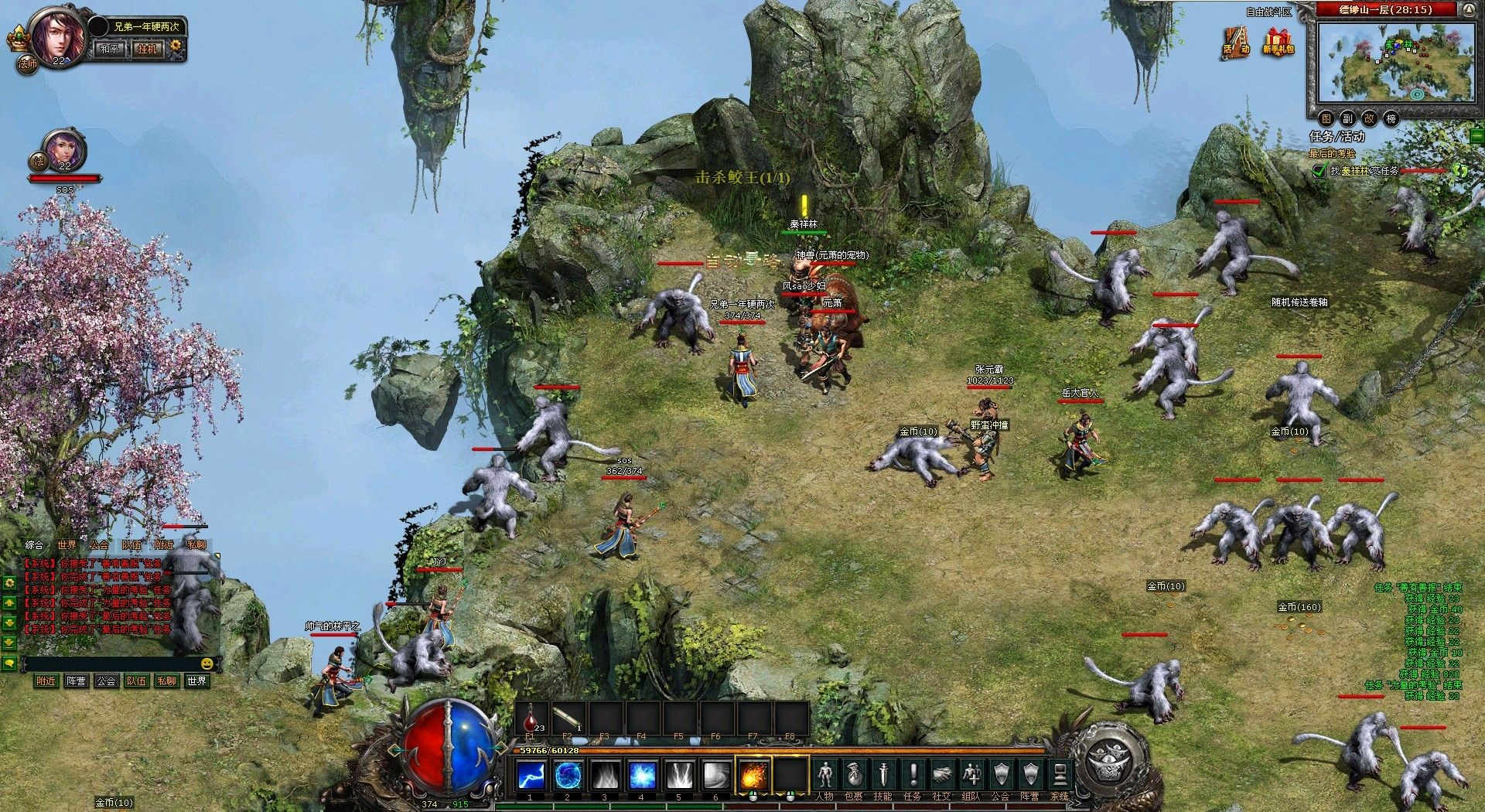This screenshot has width=1485, height=812.
Task: Open the 系统 system menu
Action: tap(1060, 776)
